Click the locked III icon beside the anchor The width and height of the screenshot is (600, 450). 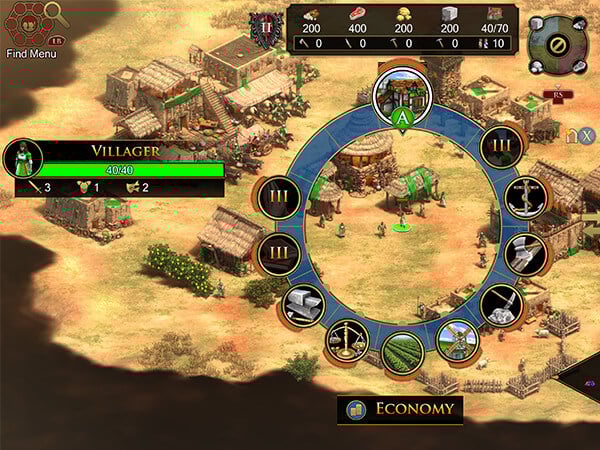[x=502, y=147]
